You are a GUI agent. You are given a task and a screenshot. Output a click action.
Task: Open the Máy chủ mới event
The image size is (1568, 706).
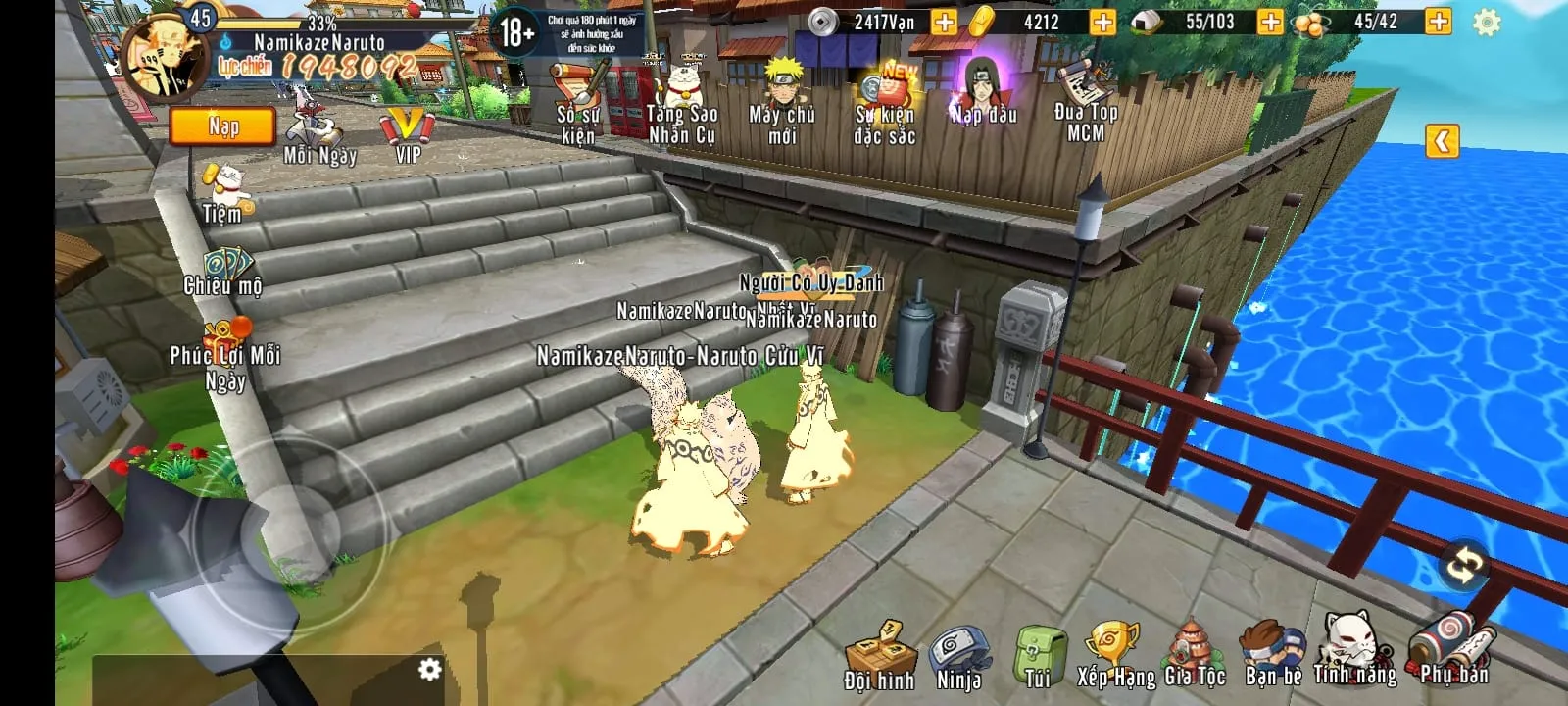(x=782, y=101)
